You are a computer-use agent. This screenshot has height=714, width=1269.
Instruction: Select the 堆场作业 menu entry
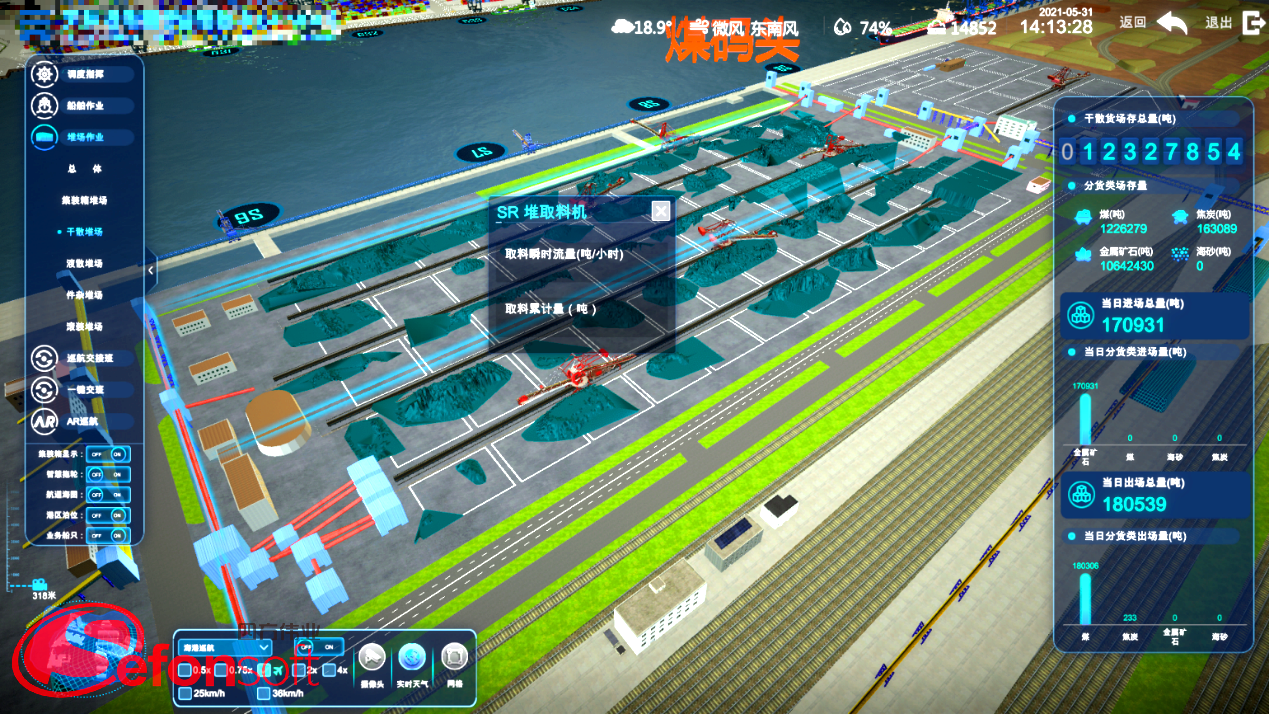click(84, 137)
